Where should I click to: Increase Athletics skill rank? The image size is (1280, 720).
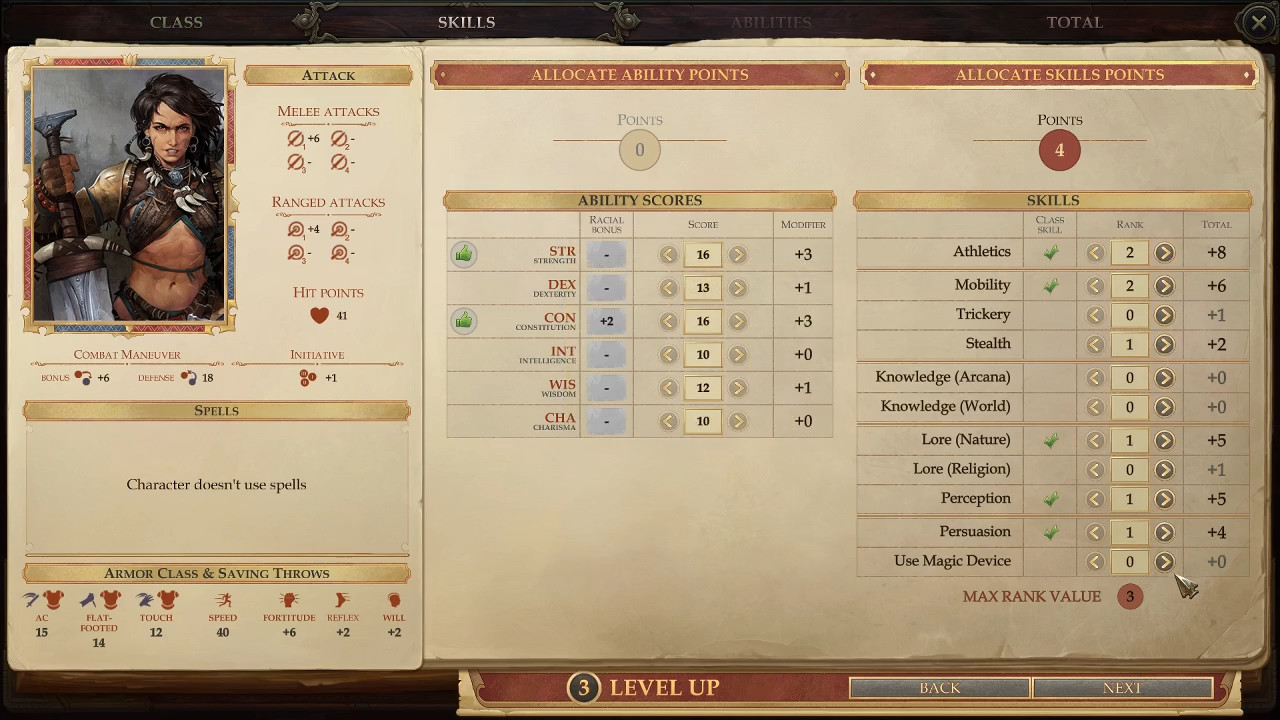(1164, 253)
